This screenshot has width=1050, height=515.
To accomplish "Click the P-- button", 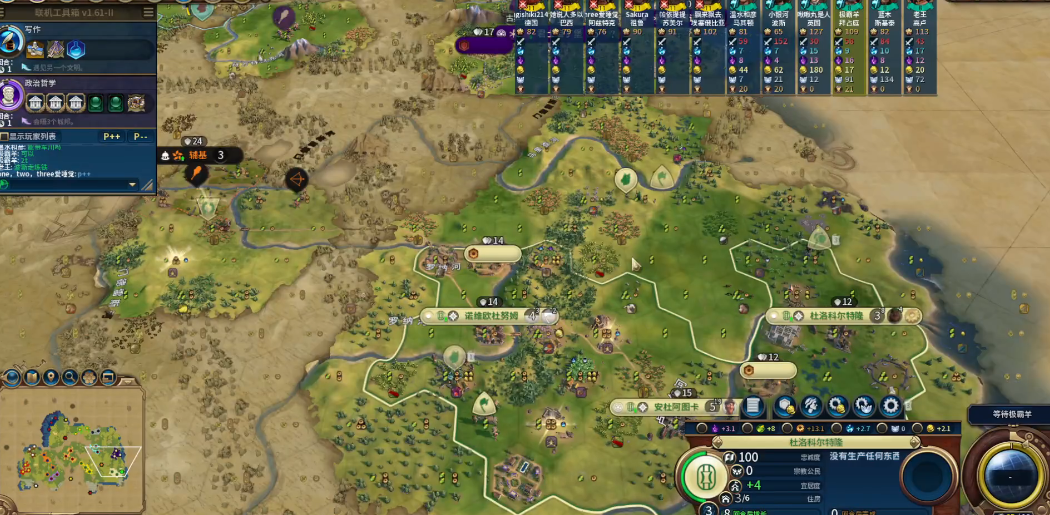I will [140, 136].
